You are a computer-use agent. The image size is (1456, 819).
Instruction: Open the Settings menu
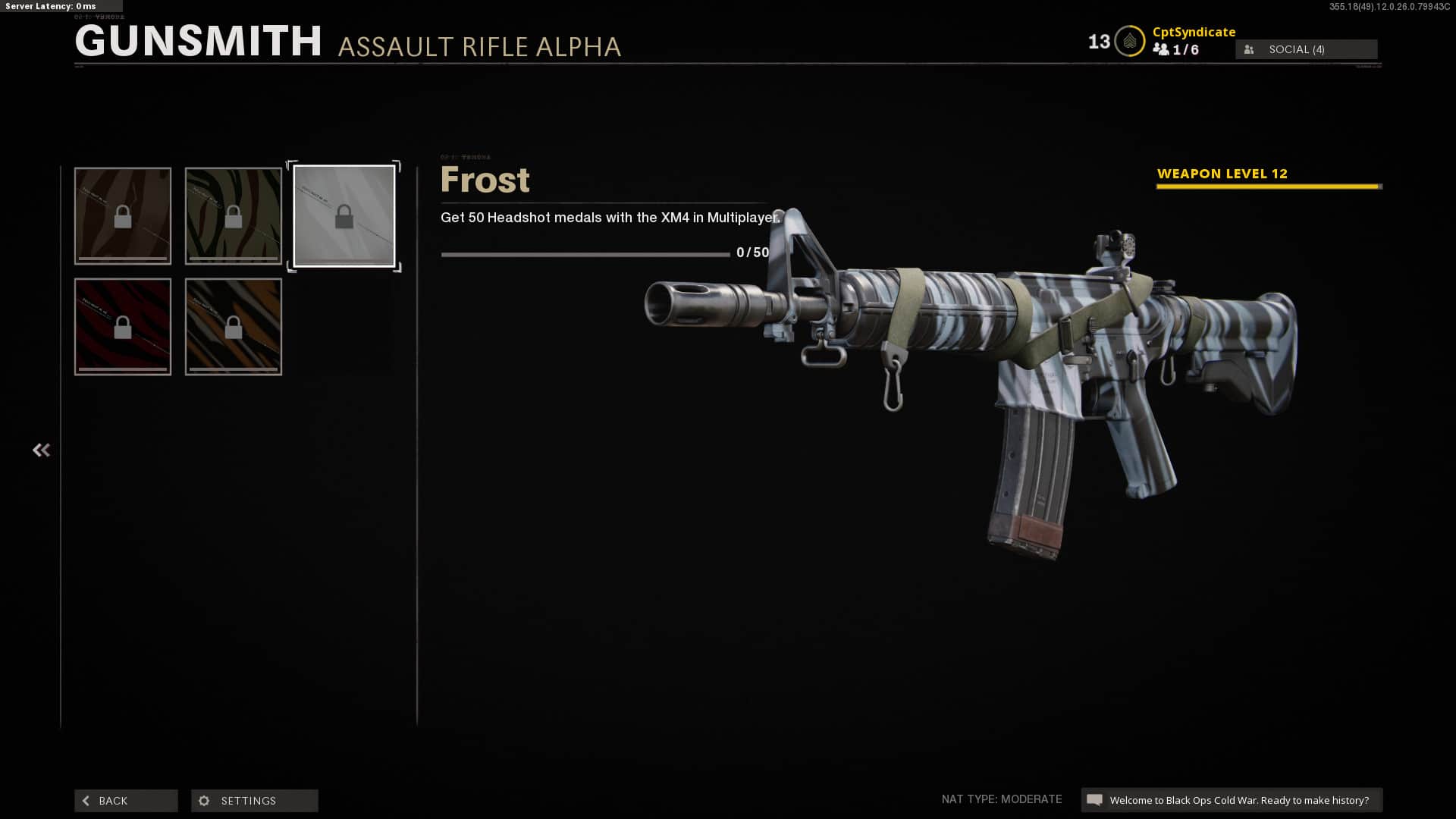[254, 801]
